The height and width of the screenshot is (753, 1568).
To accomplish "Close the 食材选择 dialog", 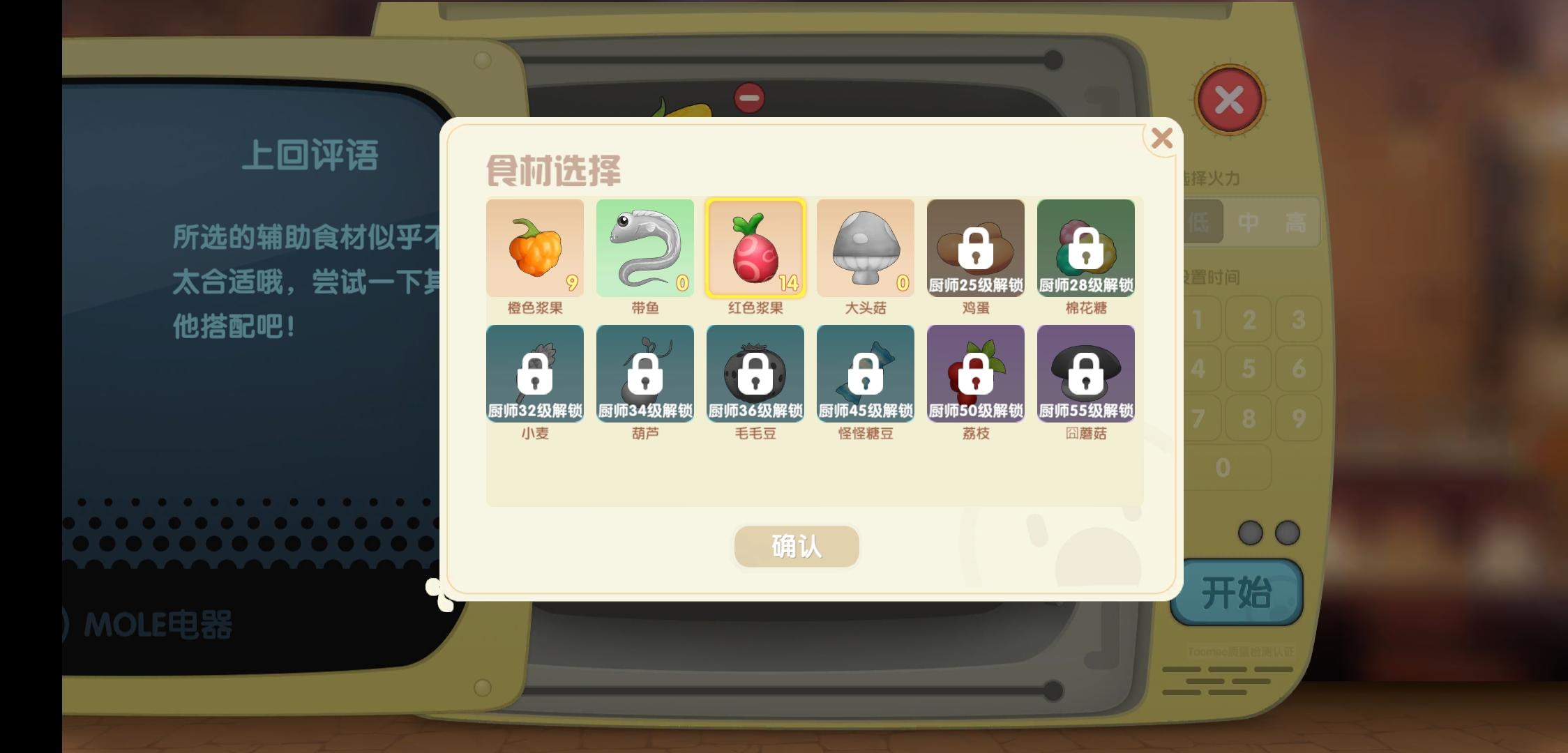I will click(x=1161, y=139).
